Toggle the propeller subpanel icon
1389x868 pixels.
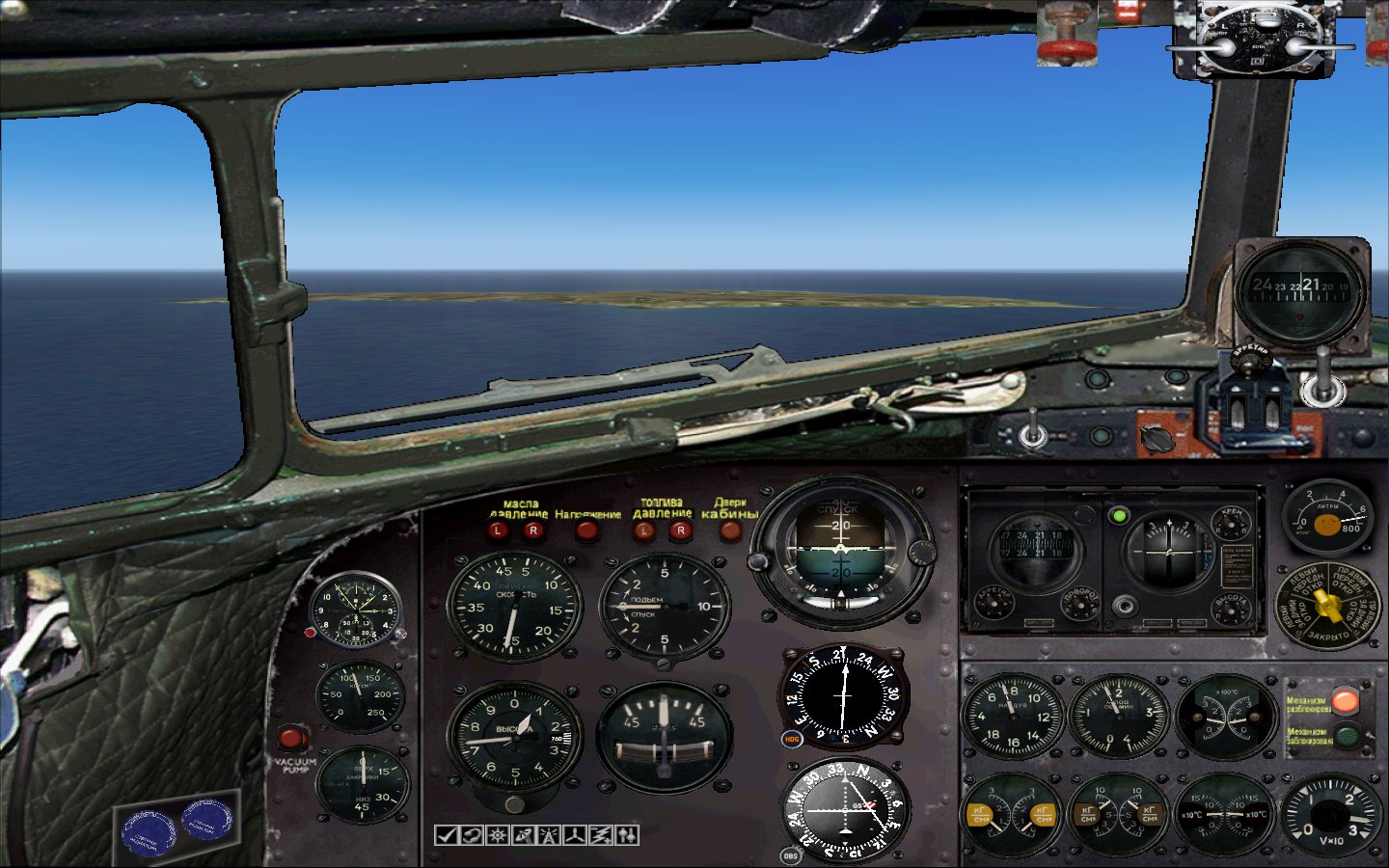(574, 835)
